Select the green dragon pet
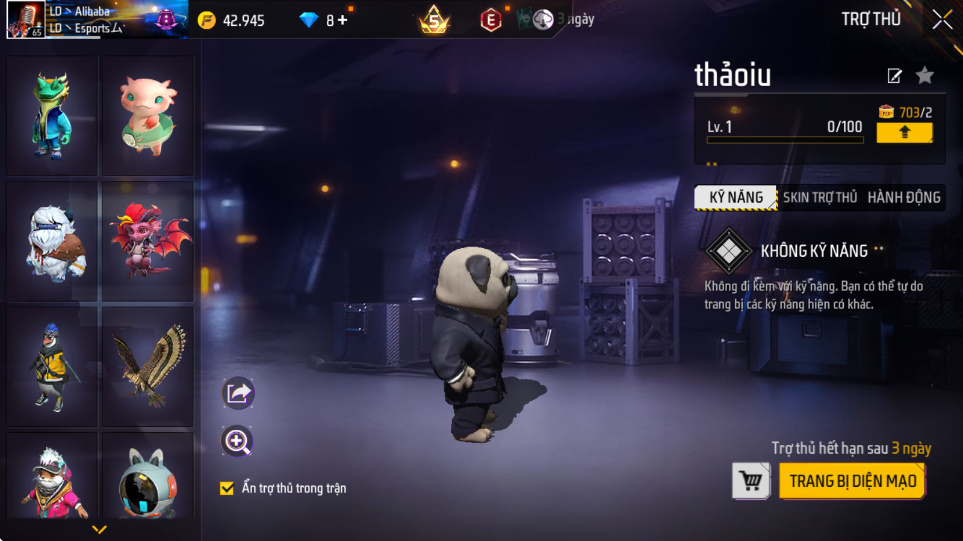Image resolution: width=963 pixels, height=541 pixels. point(51,114)
